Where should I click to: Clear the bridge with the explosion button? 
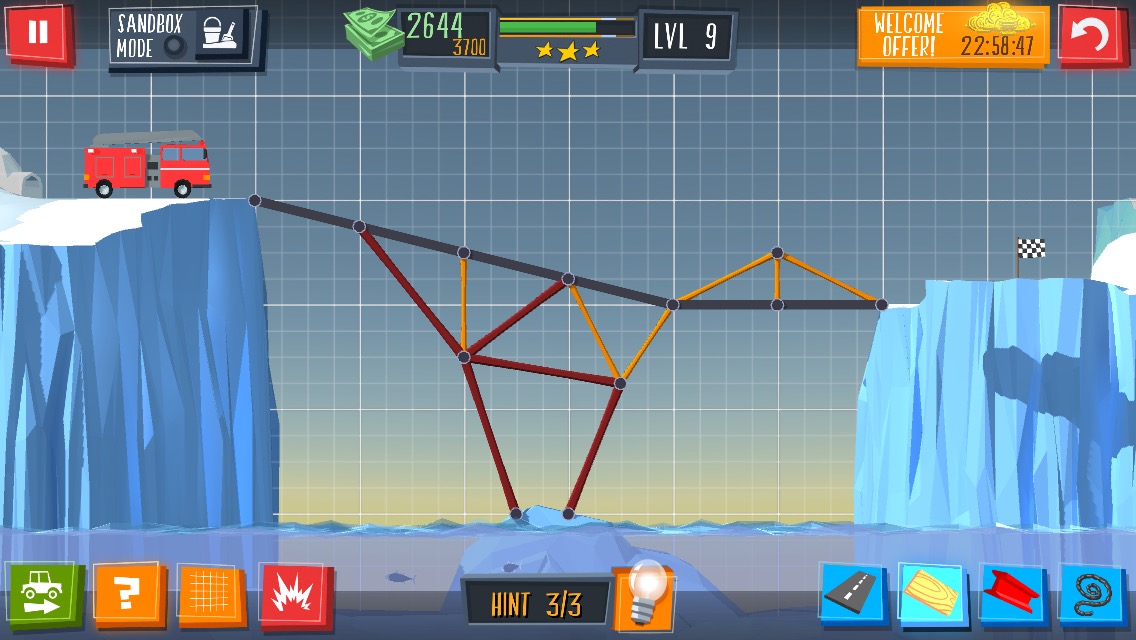pyautogui.click(x=295, y=595)
